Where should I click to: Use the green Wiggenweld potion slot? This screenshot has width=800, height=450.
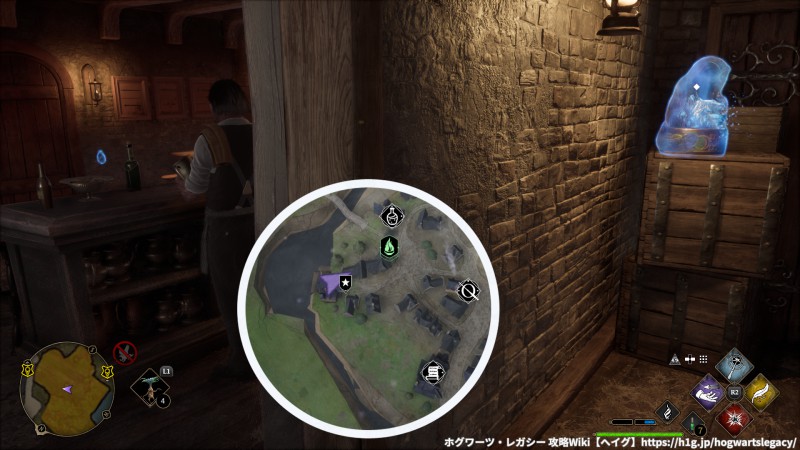tap(692, 425)
